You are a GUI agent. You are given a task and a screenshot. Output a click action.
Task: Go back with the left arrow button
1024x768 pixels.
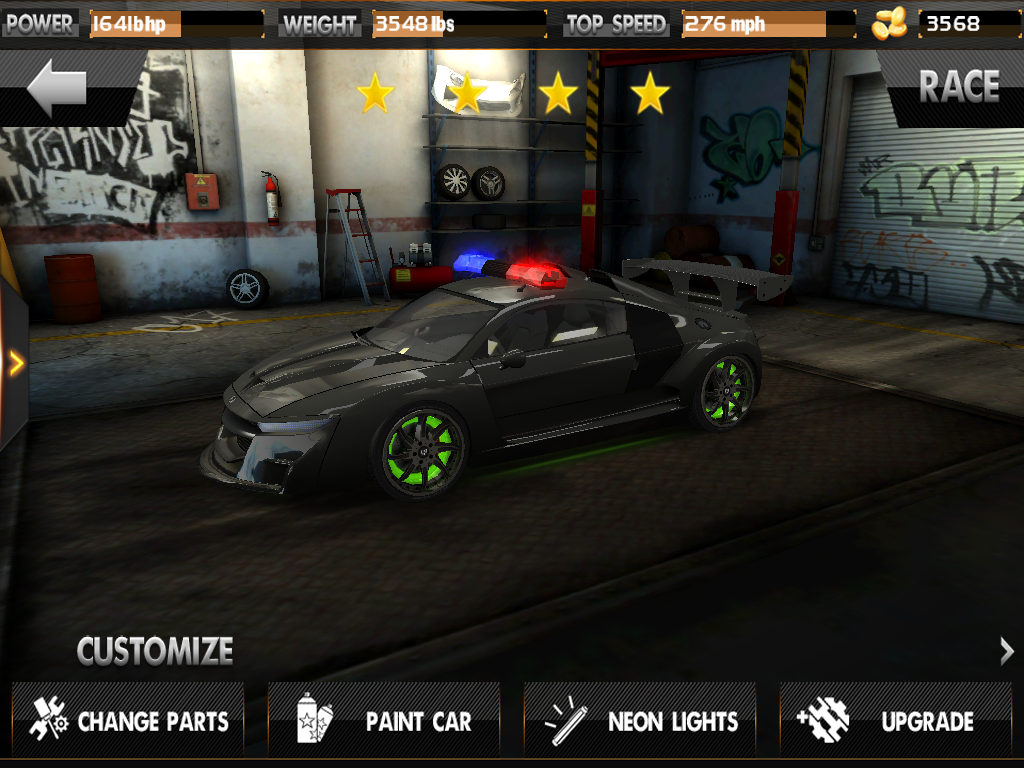[58, 90]
